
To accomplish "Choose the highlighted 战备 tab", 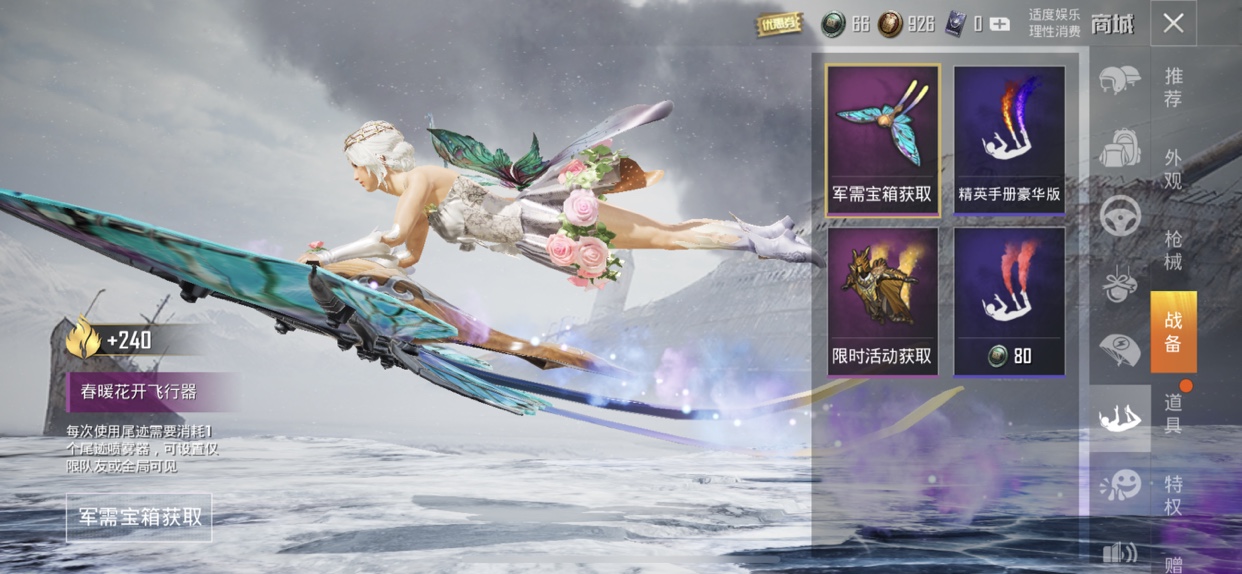I will (1173, 332).
